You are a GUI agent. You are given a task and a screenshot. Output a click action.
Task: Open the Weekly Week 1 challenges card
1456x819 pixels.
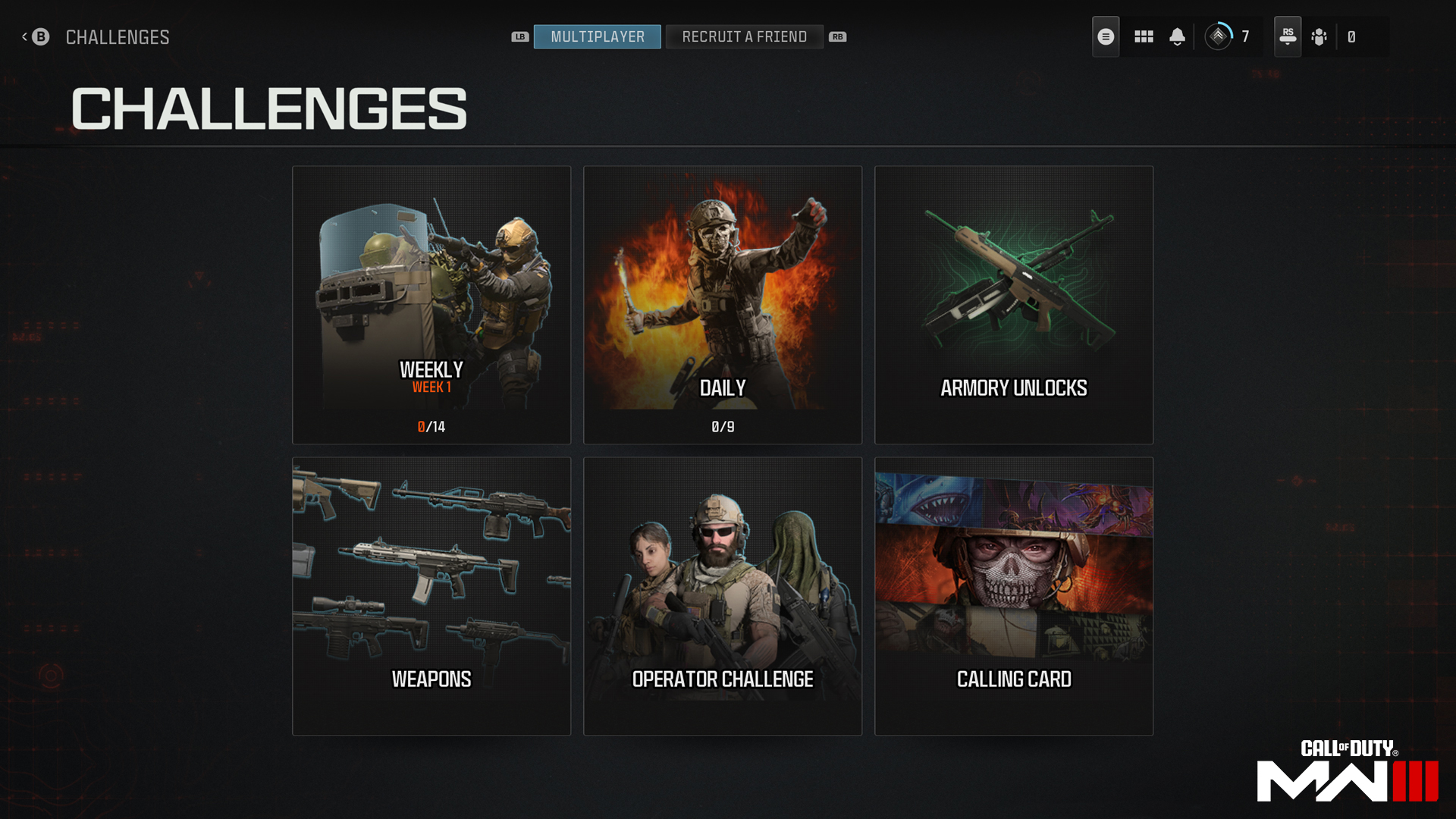431,304
